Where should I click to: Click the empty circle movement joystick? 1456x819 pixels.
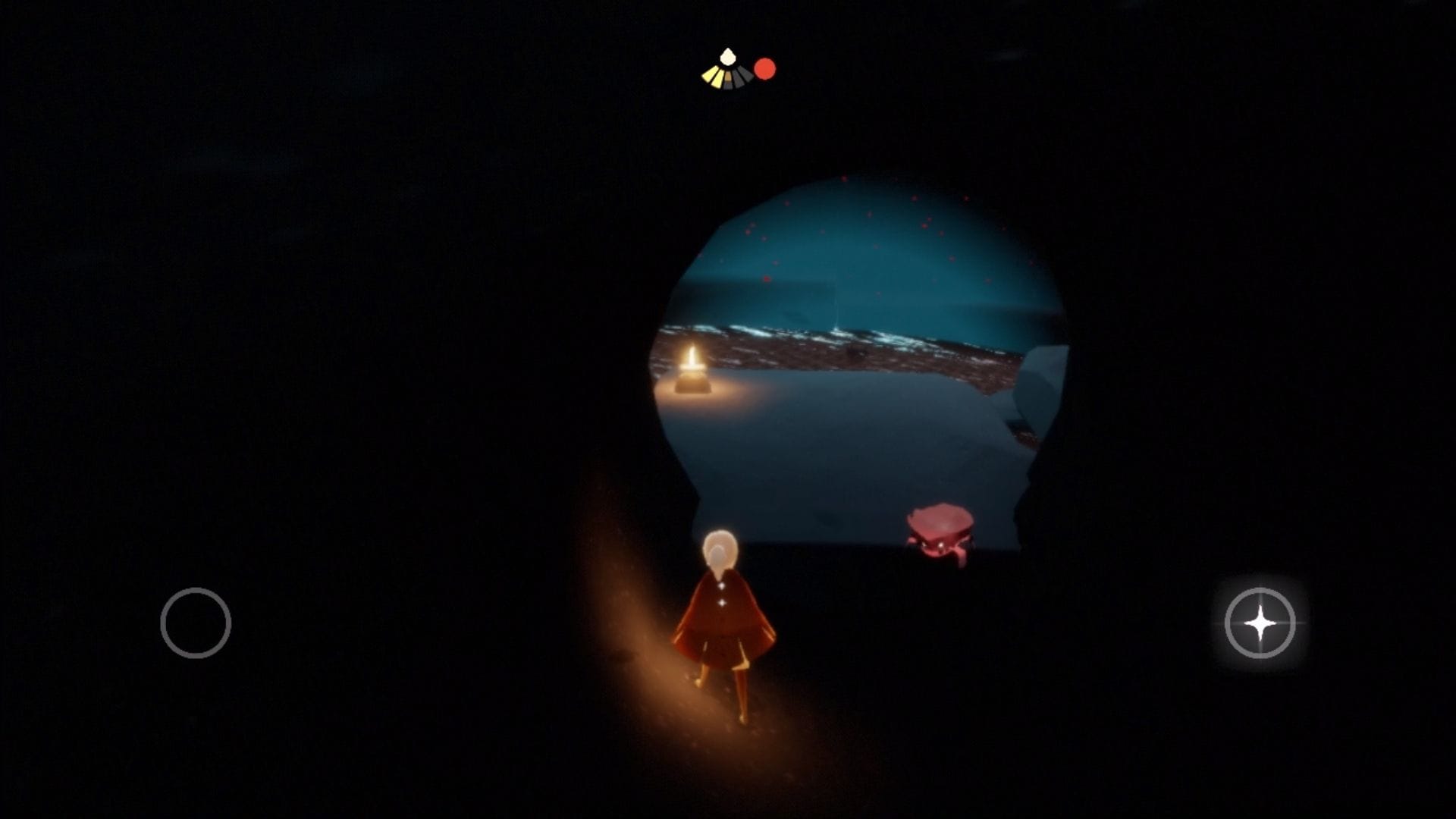[196, 623]
